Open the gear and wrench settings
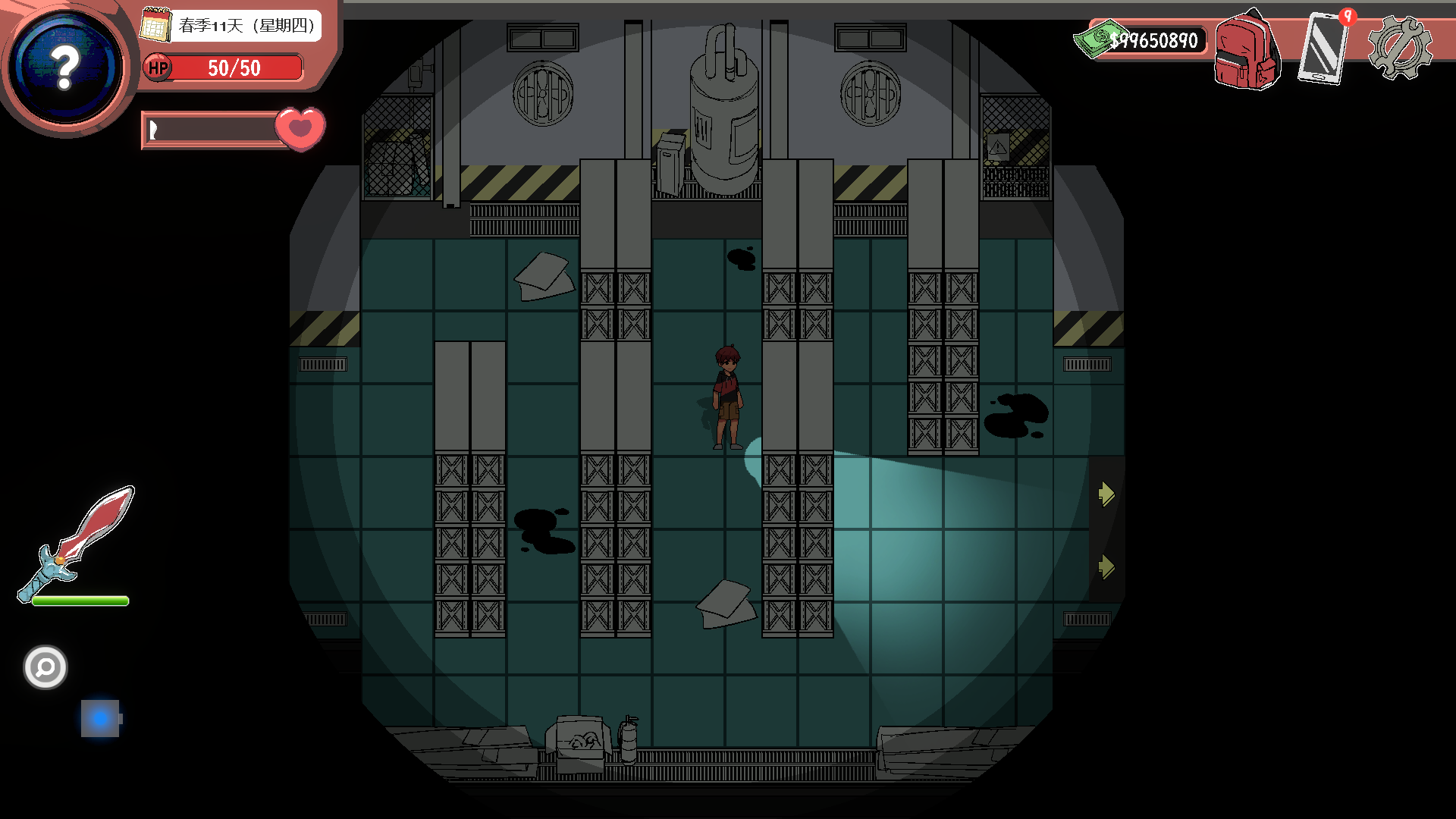This screenshot has width=1456, height=819. pyautogui.click(x=1399, y=47)
